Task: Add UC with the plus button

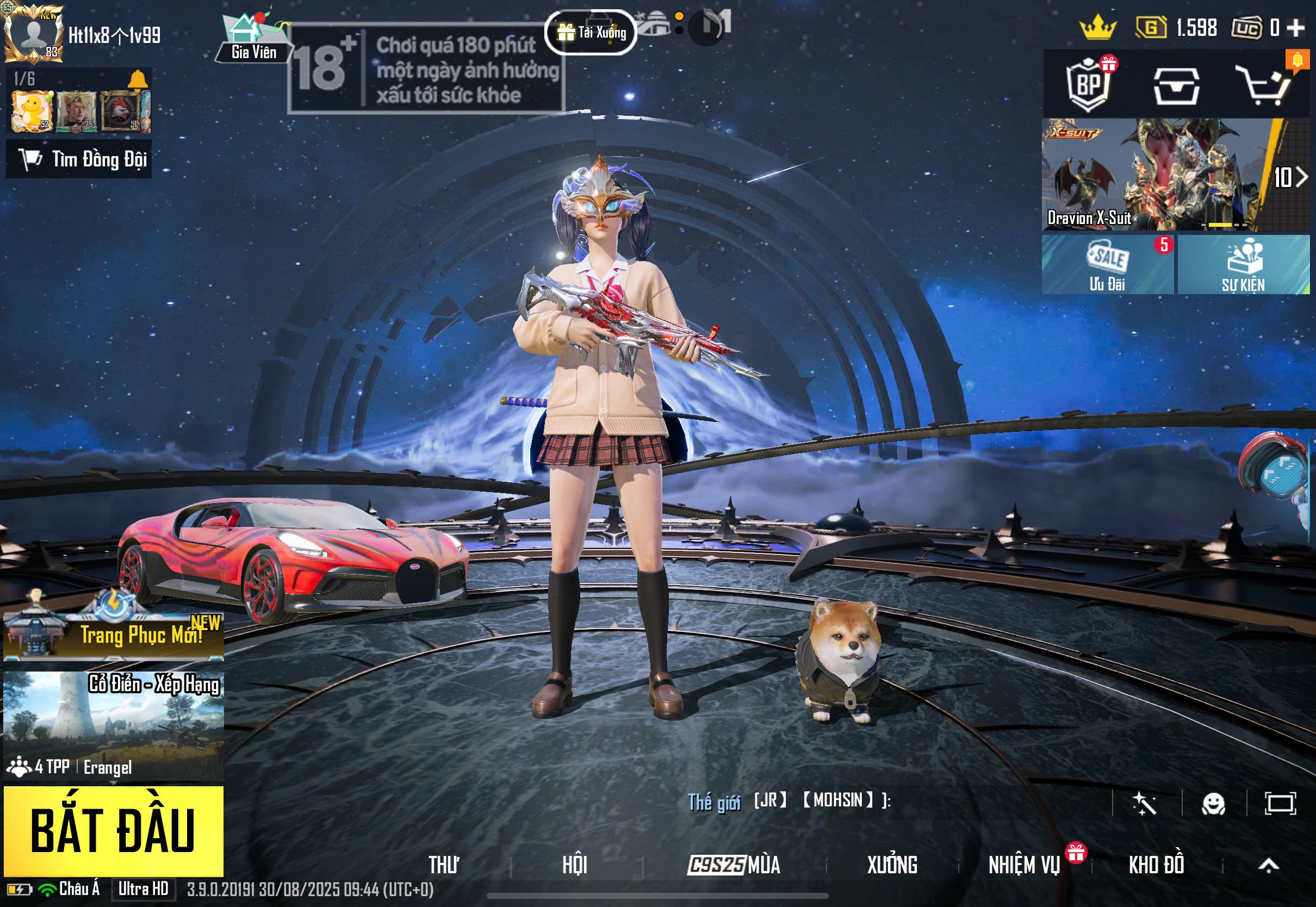Action: point(1295,27)
